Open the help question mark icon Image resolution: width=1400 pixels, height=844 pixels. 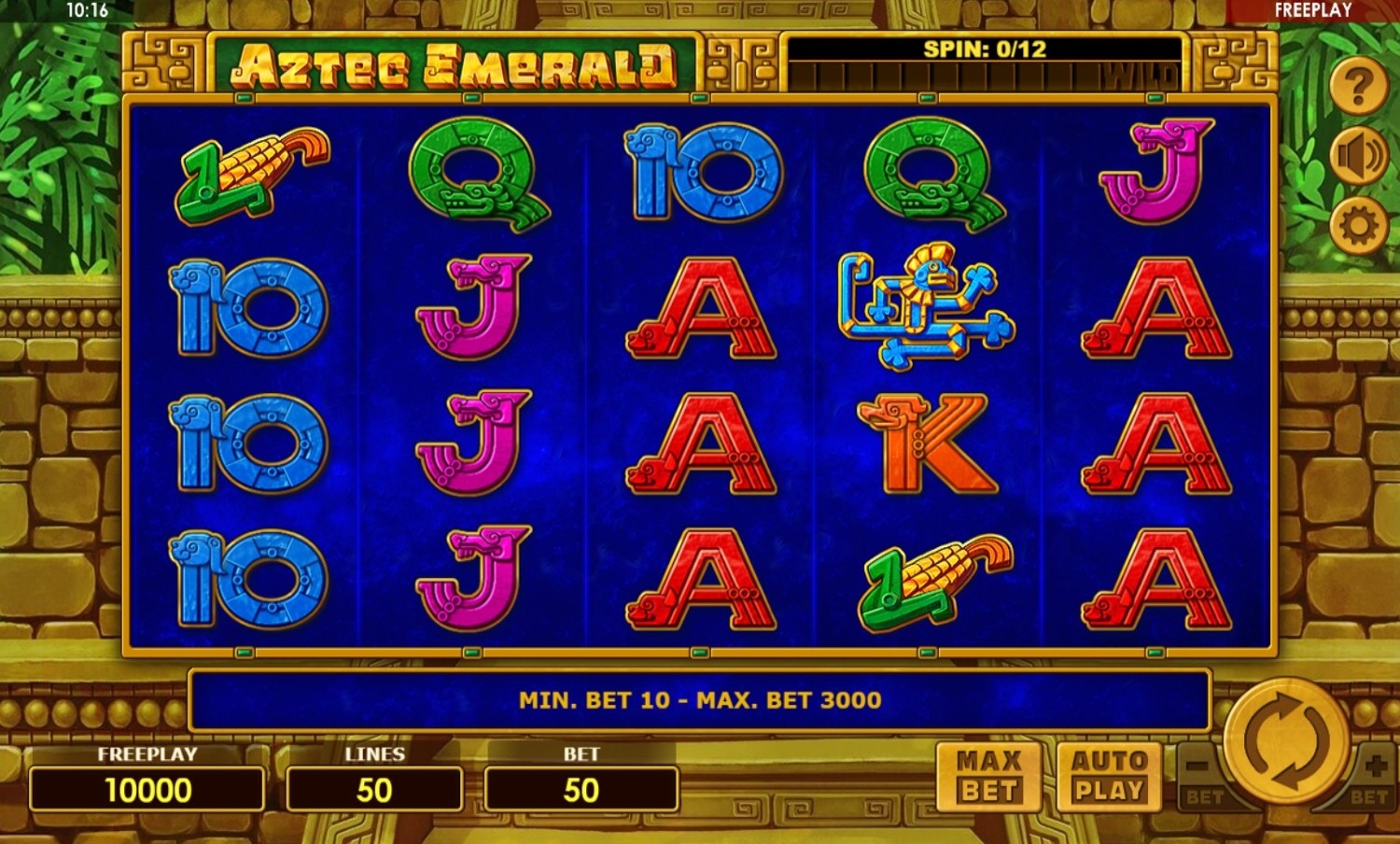(x=1359, y=87)
